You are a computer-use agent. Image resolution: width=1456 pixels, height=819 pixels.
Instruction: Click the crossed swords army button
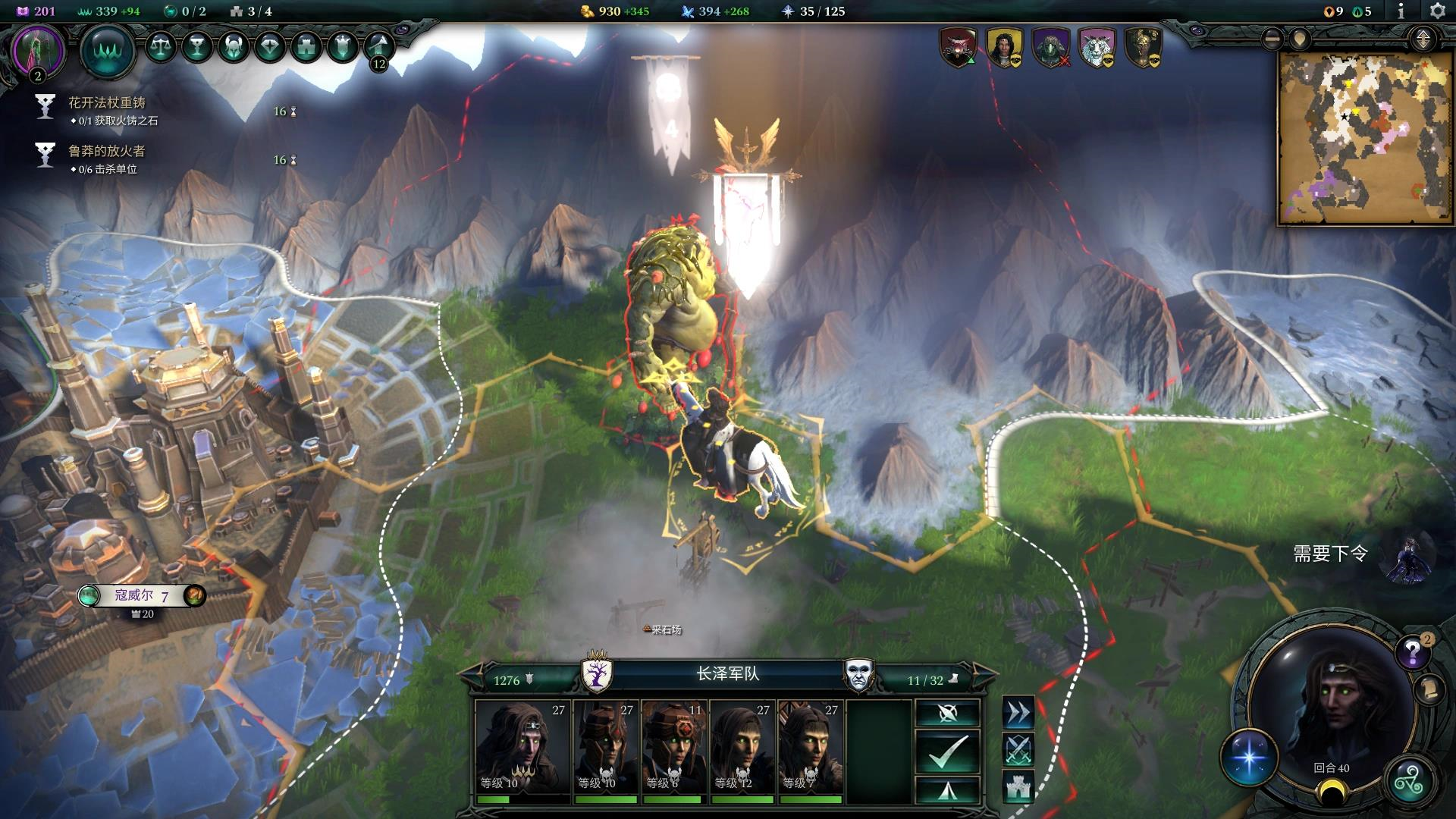pos(1018,749)
